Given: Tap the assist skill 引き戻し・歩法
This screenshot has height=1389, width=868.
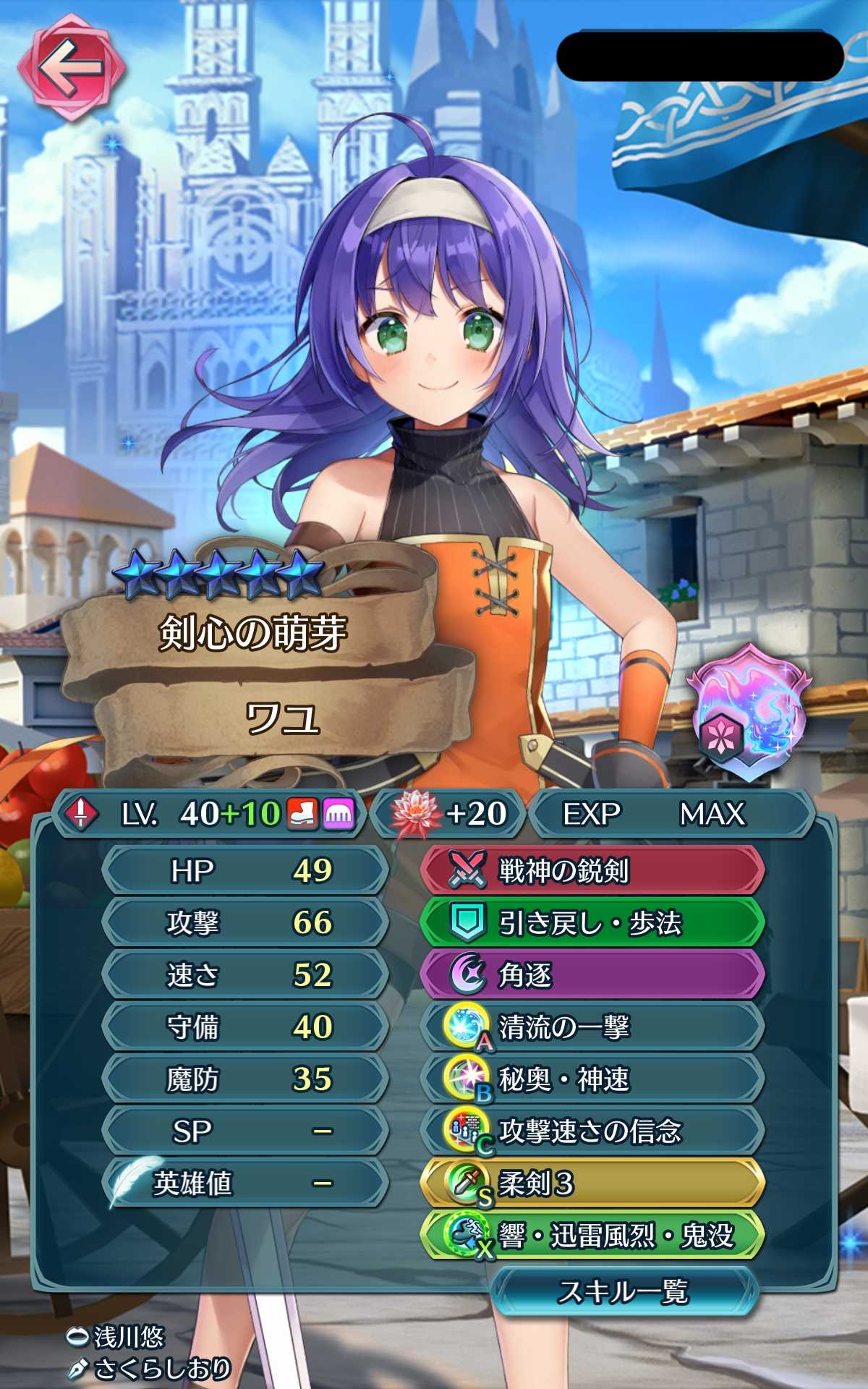Looking at the screenshot, I should coord(592,922).
